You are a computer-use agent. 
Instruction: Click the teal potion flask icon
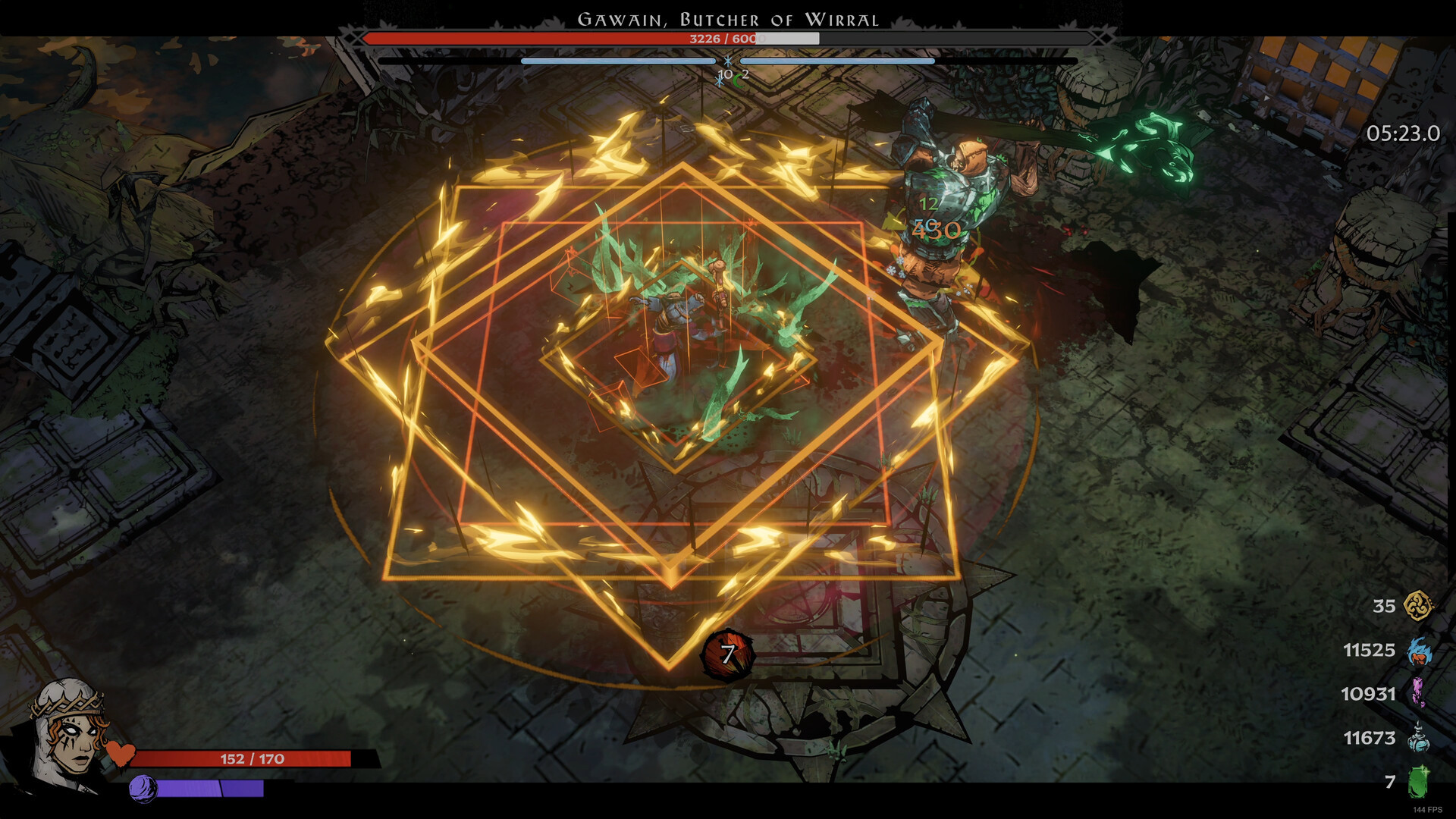pyautogui.click(x=1418, y=737)
